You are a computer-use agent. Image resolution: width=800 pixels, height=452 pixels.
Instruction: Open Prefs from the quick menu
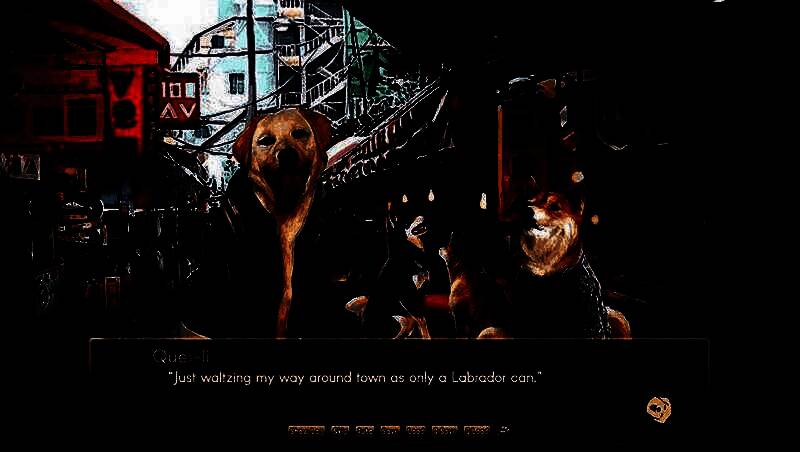(x=477, y=431)
